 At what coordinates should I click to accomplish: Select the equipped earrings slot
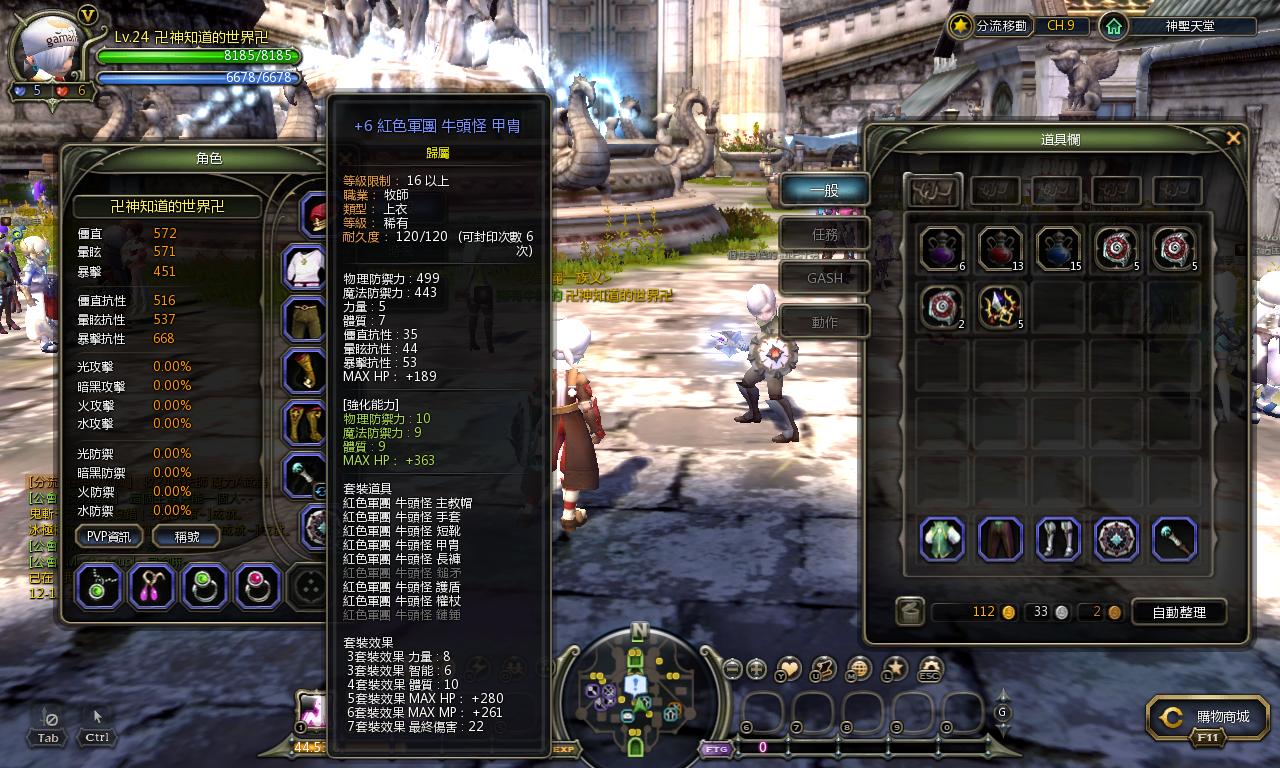(x=152, y=586)
